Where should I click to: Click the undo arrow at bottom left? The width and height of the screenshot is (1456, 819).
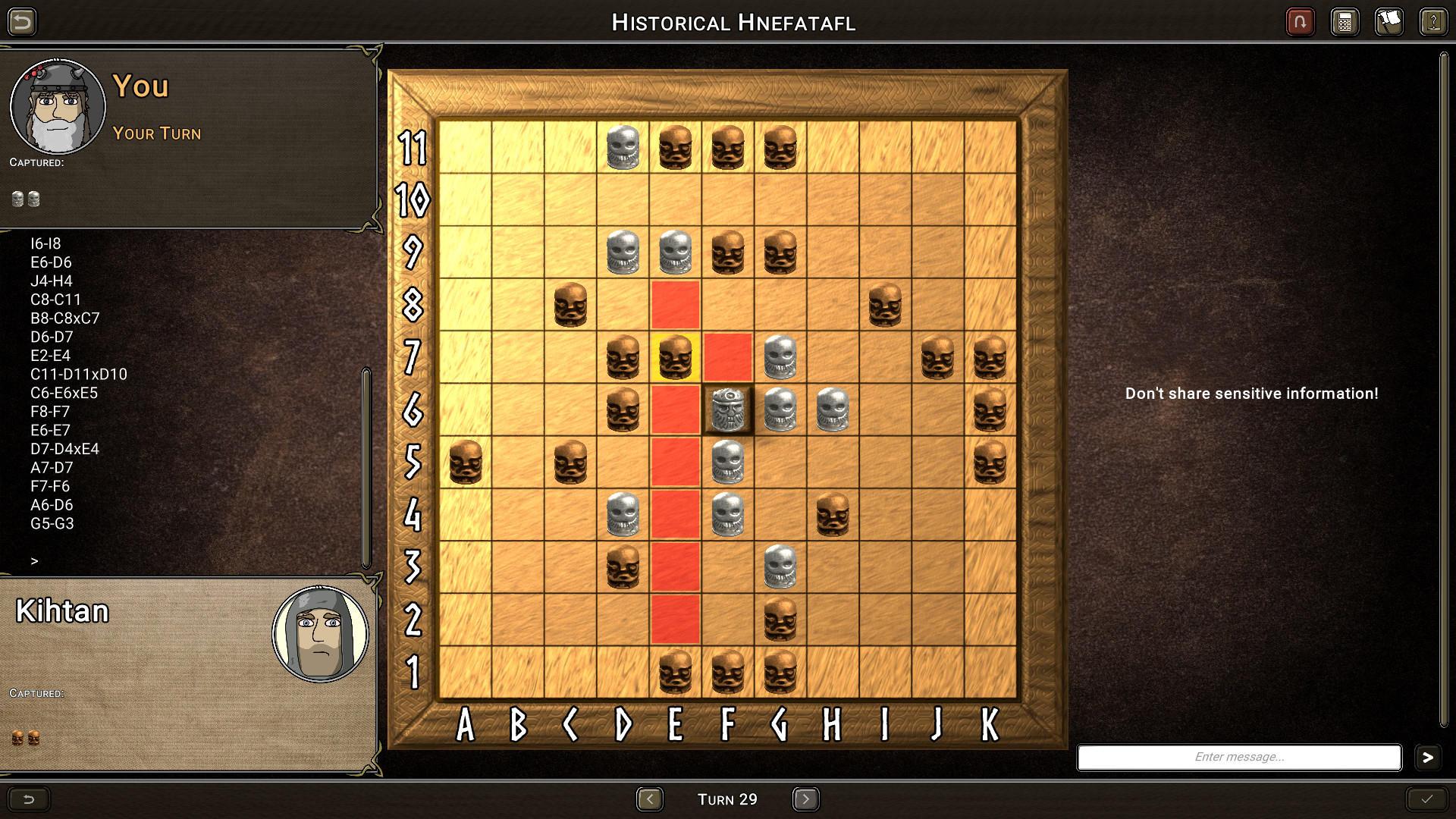(x=29, y=799)
